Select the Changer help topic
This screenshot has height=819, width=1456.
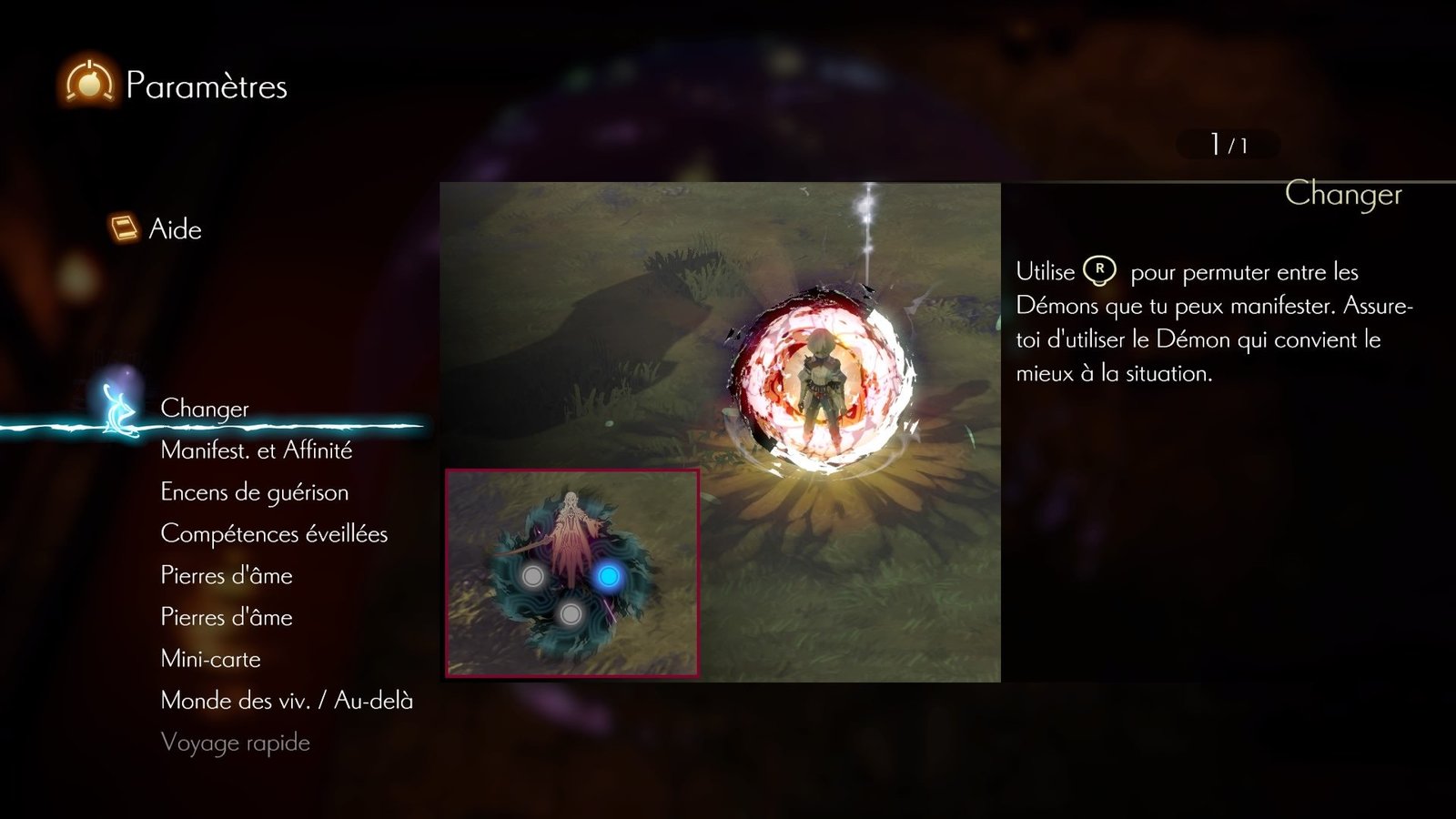coord(205,409)
